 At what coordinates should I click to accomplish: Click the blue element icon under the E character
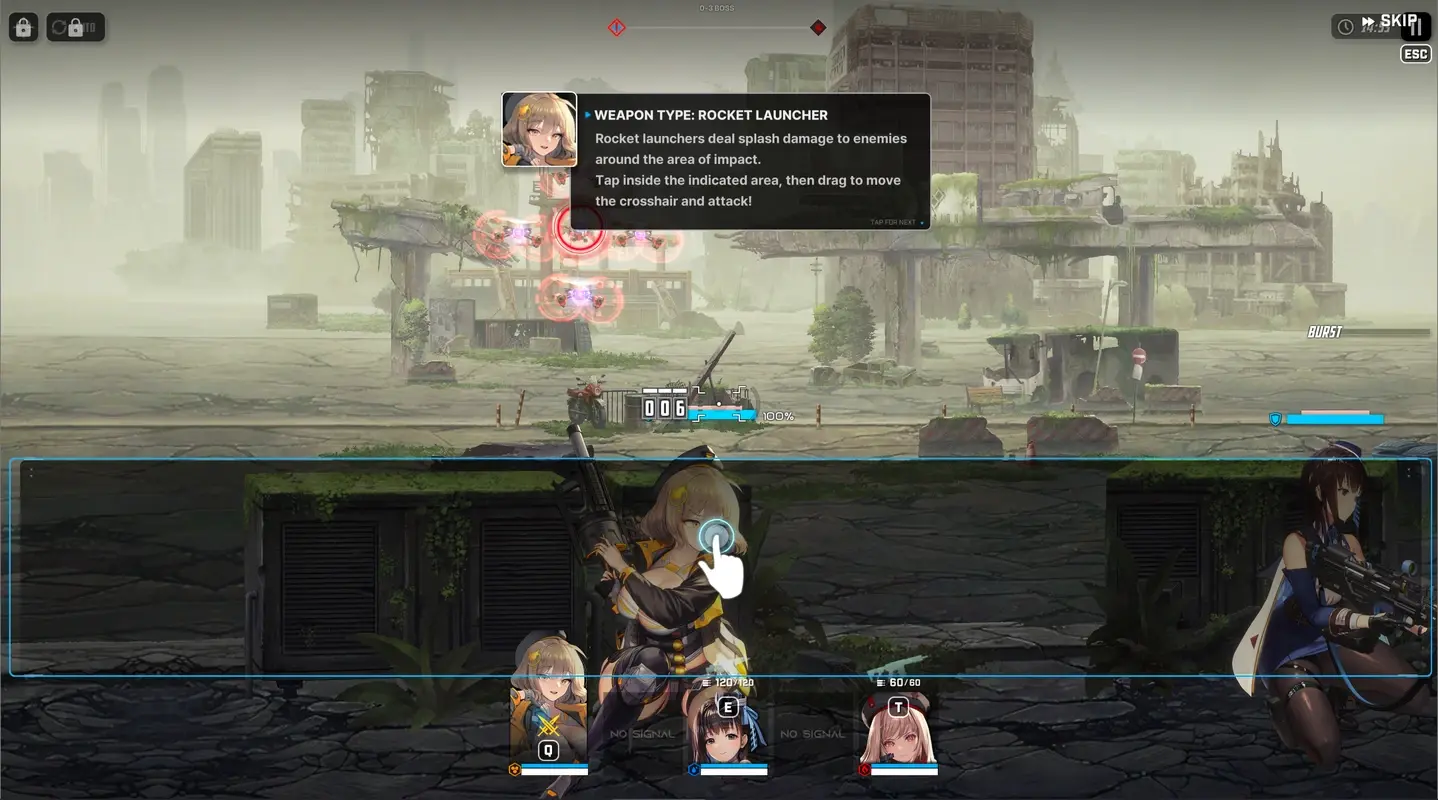point(694,770)
